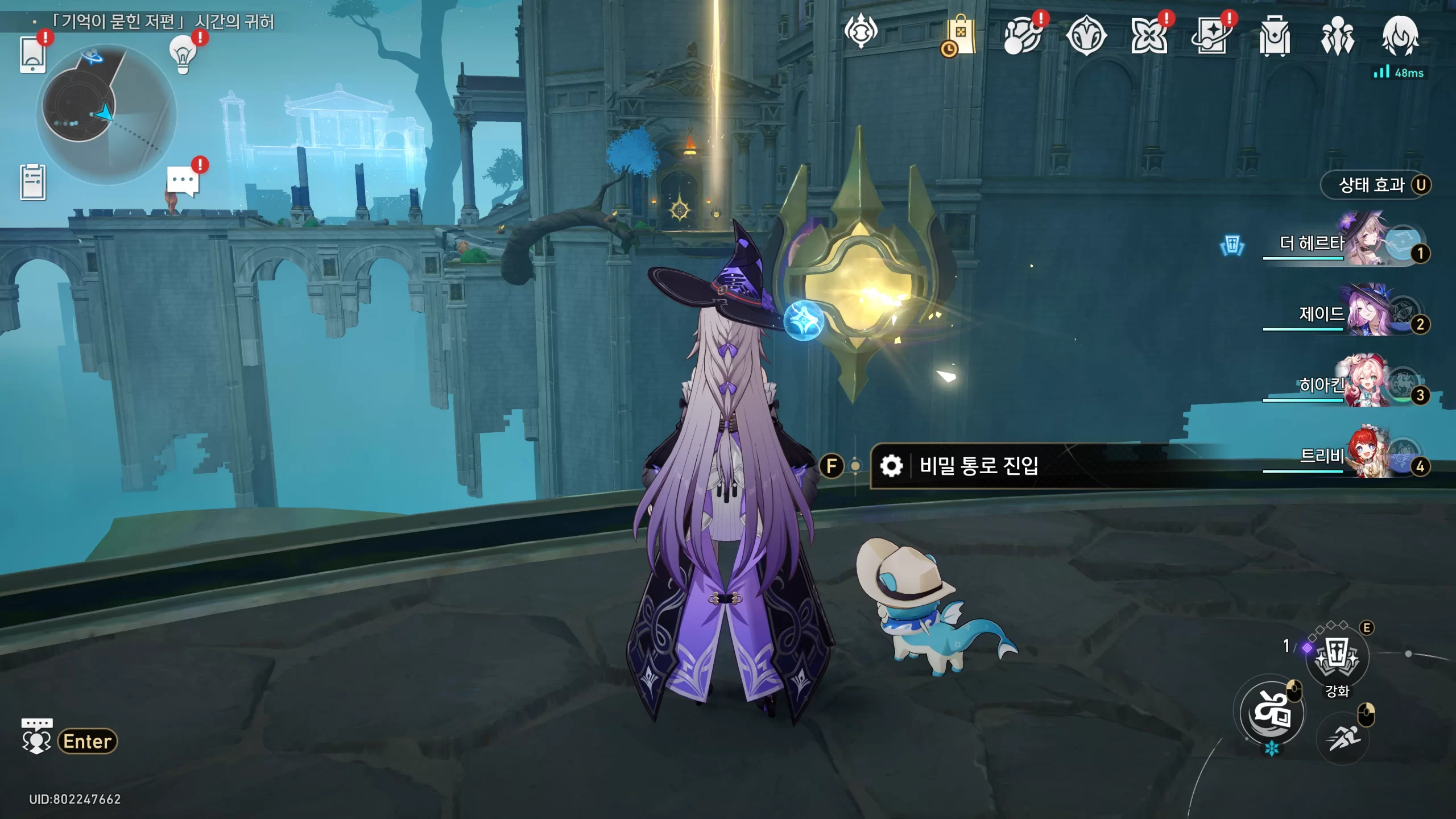The image size is (1456, 819).
Task: Open the phone menu icon
Action: [x=32, y=55]
